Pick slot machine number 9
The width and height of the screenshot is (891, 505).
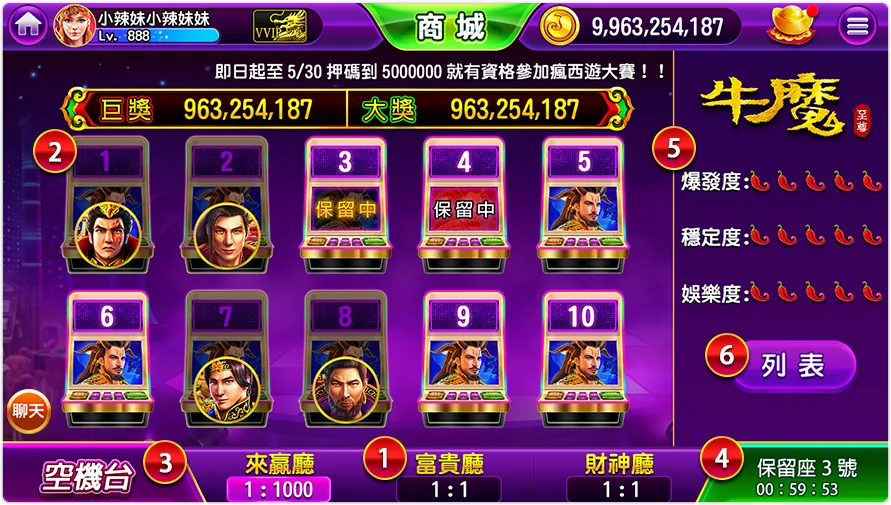click(464, 362)
